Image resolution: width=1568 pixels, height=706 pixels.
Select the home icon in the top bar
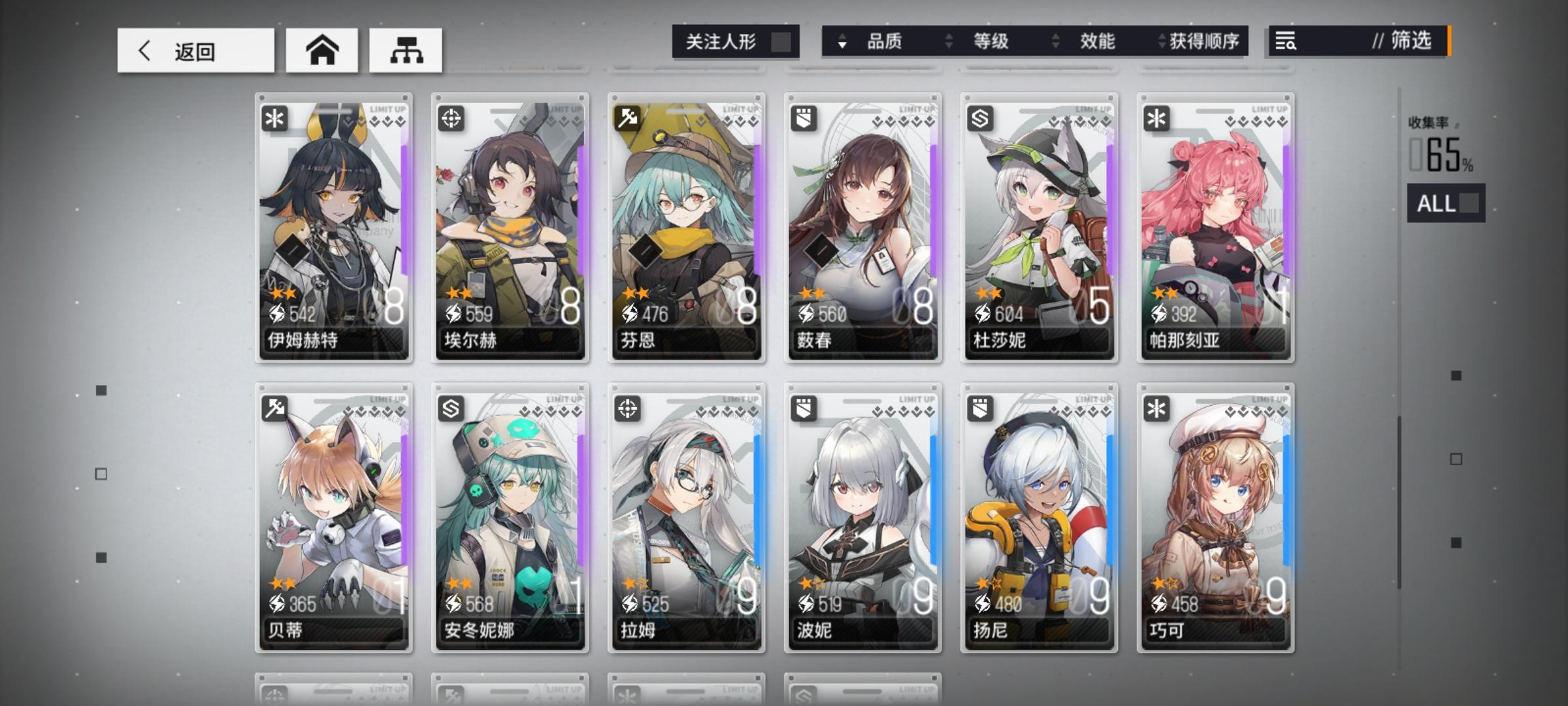click(x=321, y=50)
